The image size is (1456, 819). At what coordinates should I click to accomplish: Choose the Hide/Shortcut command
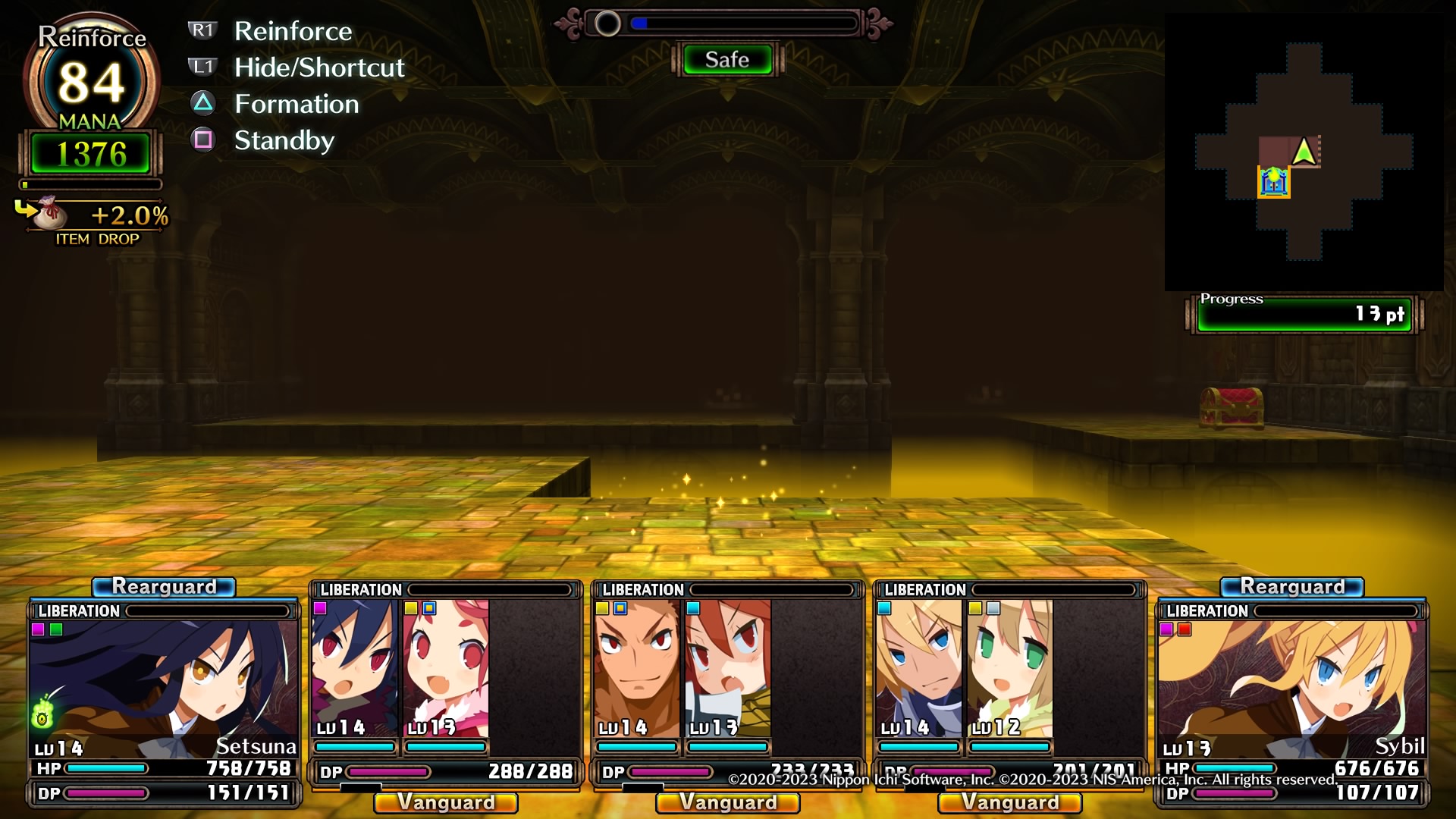(318, 67)
